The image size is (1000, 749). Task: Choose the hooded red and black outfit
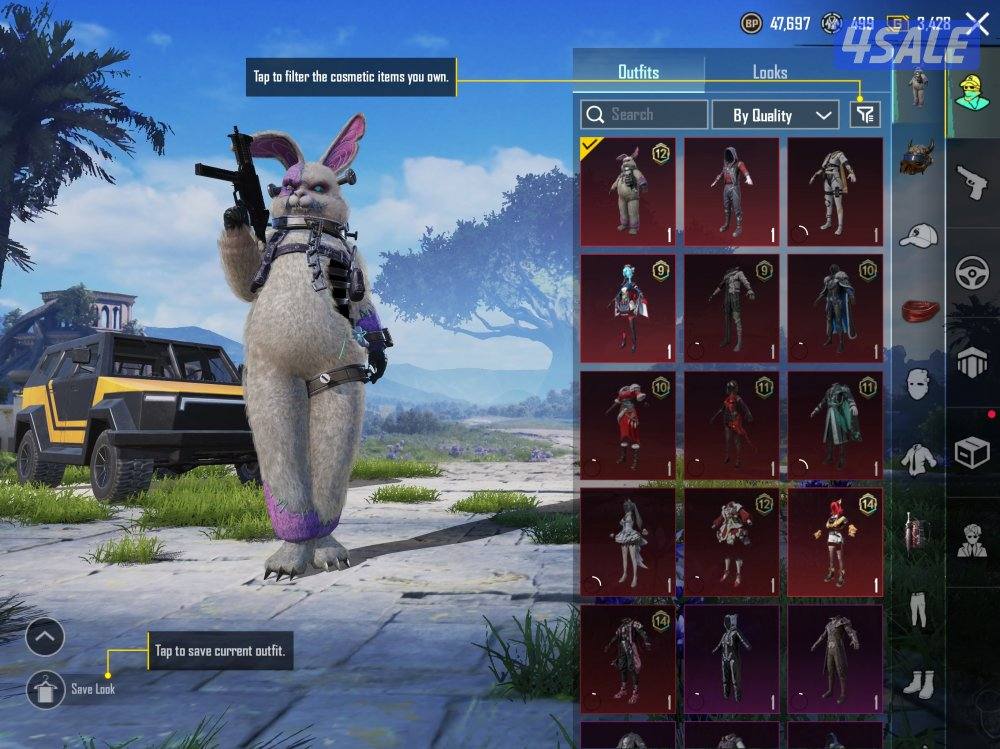[x=731, y=191]
